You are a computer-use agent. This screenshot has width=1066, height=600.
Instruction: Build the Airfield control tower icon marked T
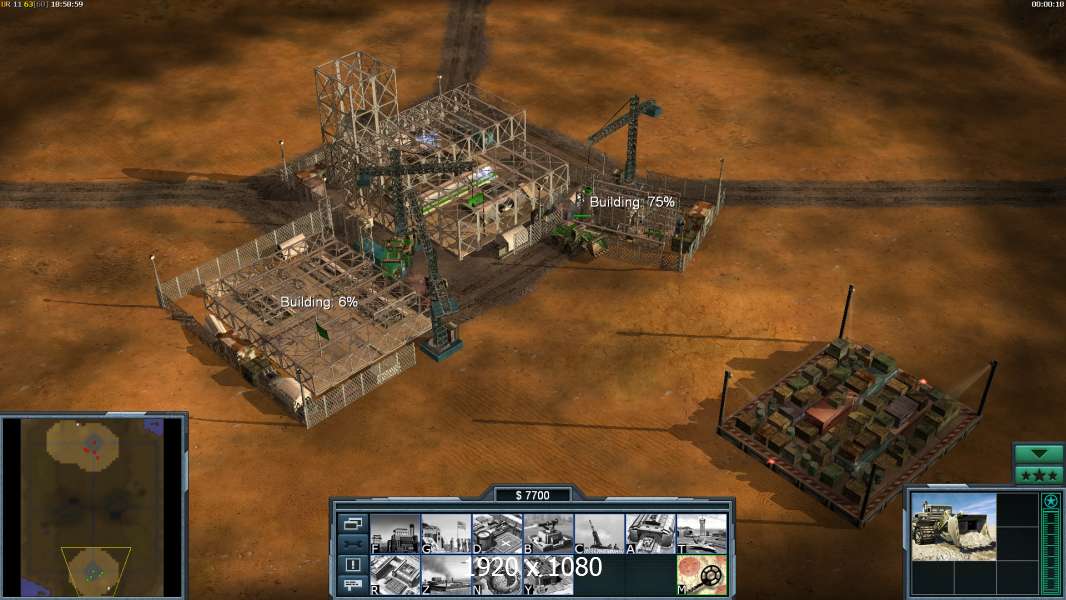point(701,533)
